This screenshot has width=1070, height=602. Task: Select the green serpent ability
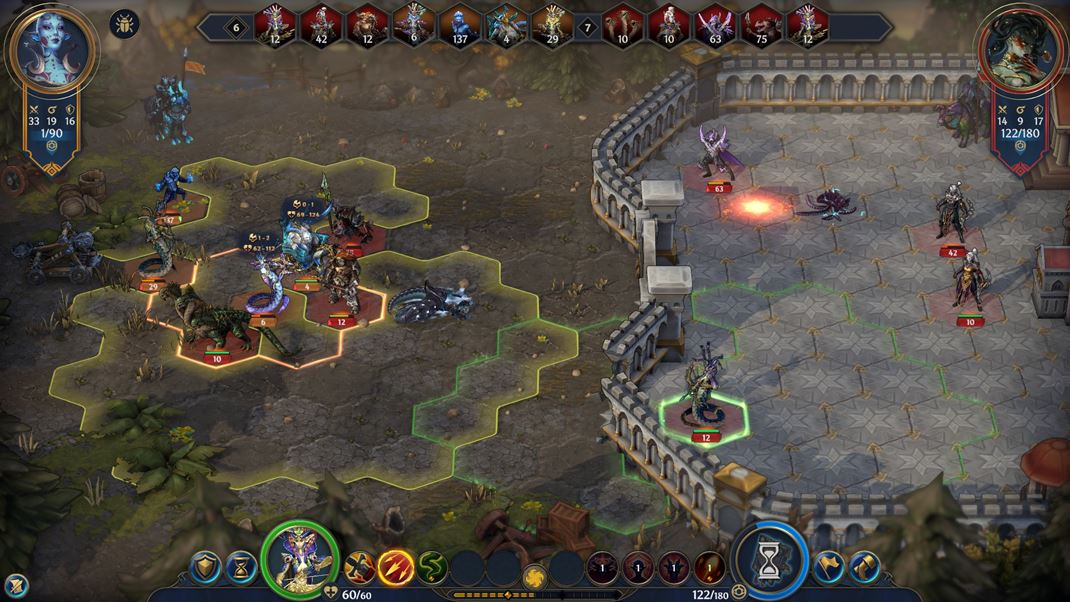tap(432, 568)
